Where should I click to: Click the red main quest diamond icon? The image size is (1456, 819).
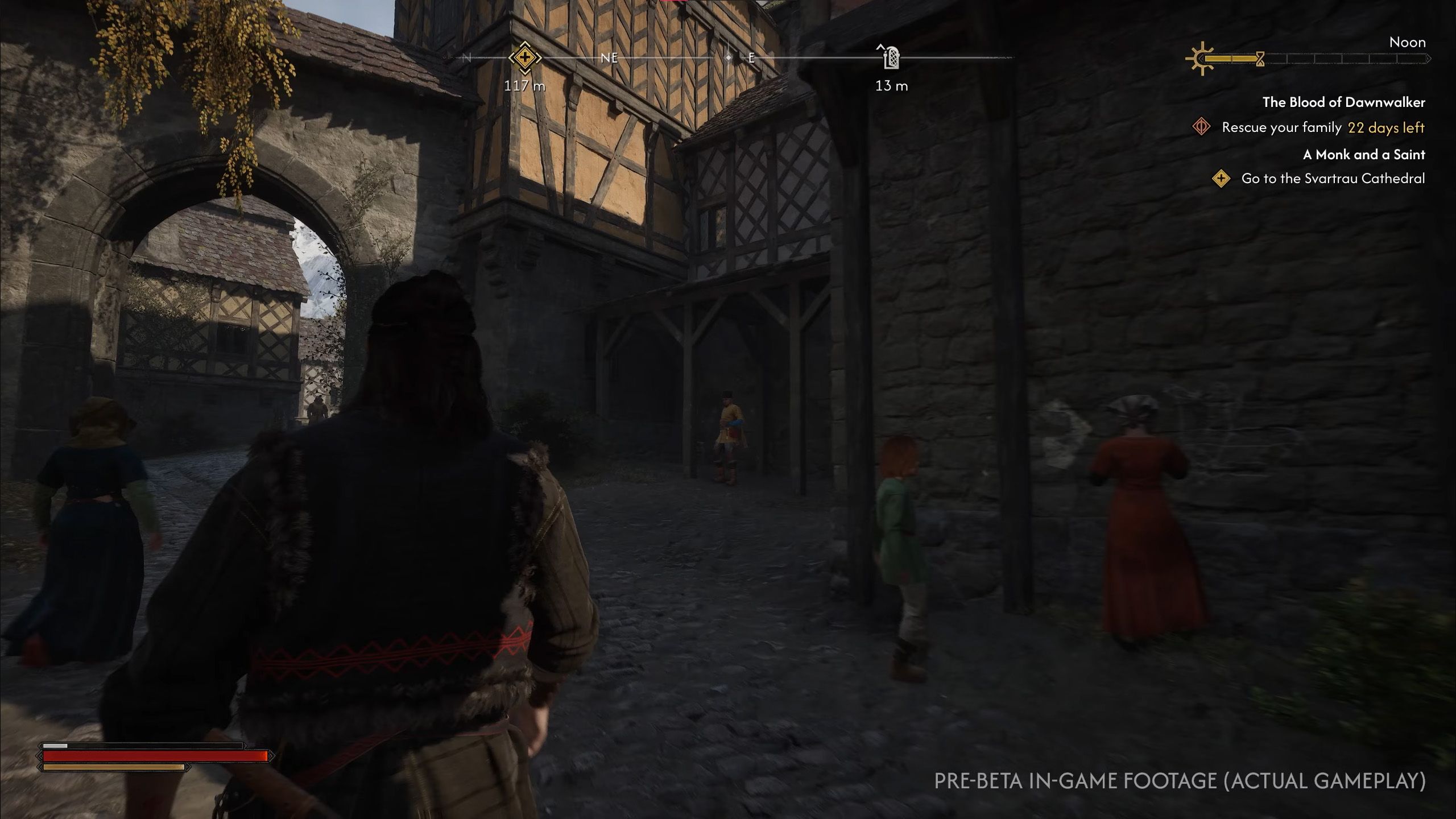pyautogui.click(x=1201, y=127)
